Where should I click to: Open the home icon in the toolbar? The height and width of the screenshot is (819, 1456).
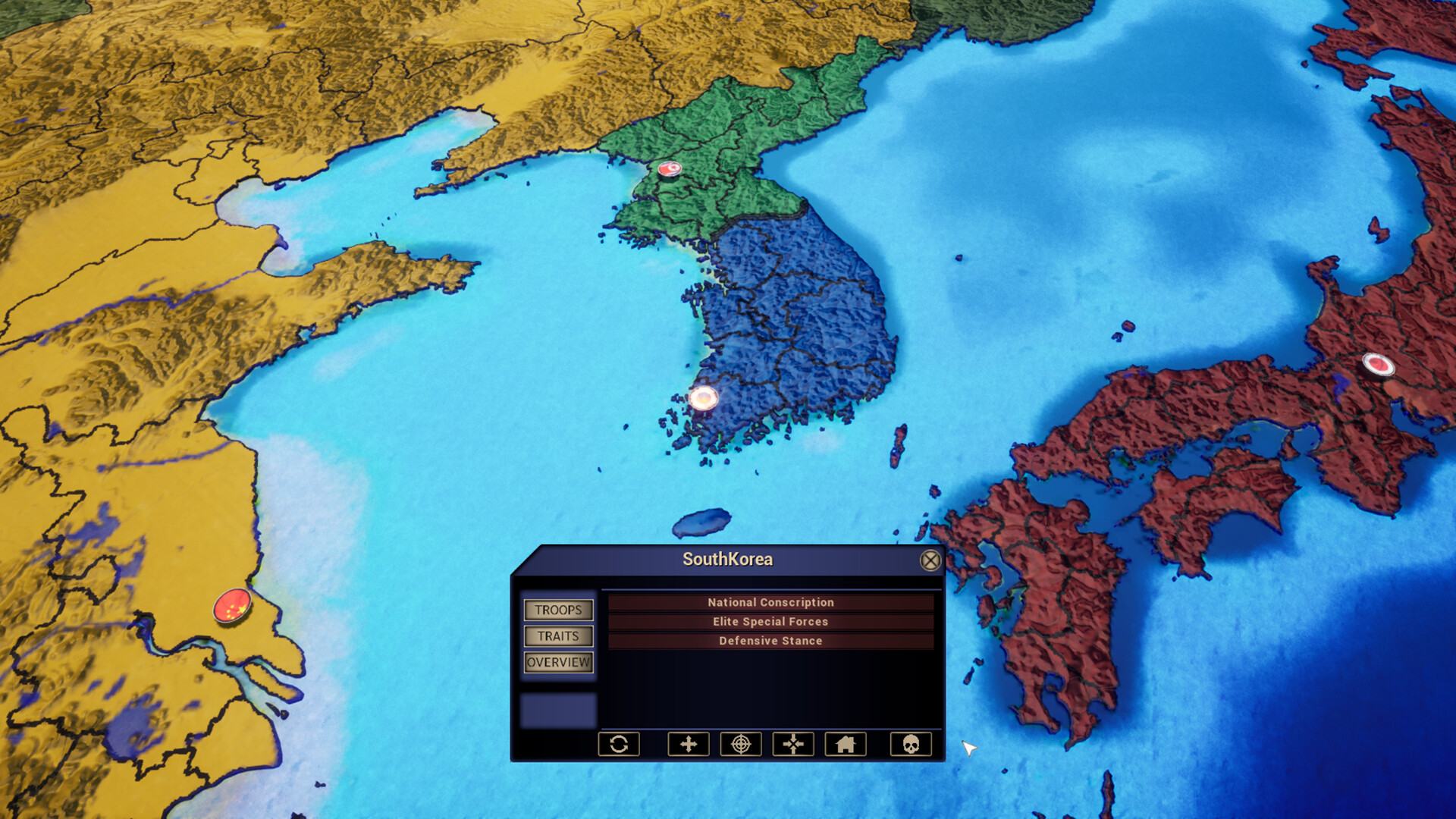(847, 745)
